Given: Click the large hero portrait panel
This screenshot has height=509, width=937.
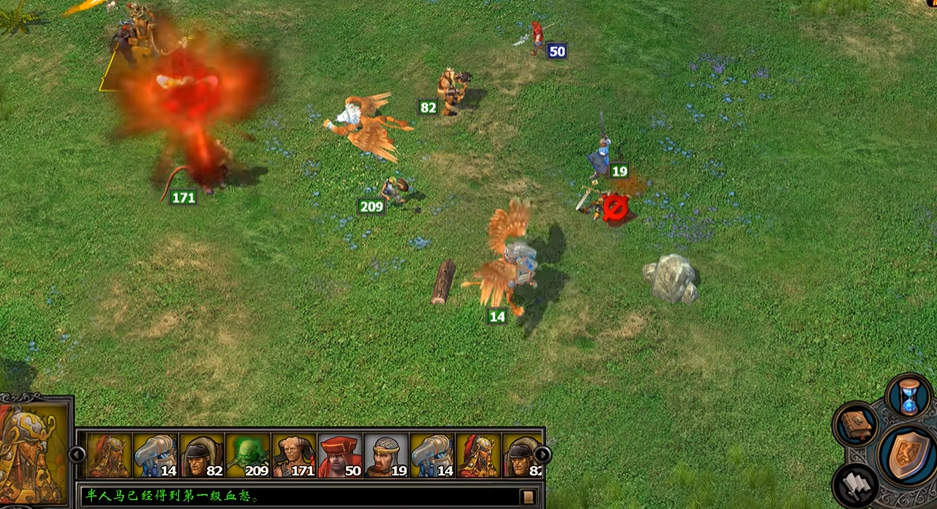Looking at the screenshot, I should 35,453.
